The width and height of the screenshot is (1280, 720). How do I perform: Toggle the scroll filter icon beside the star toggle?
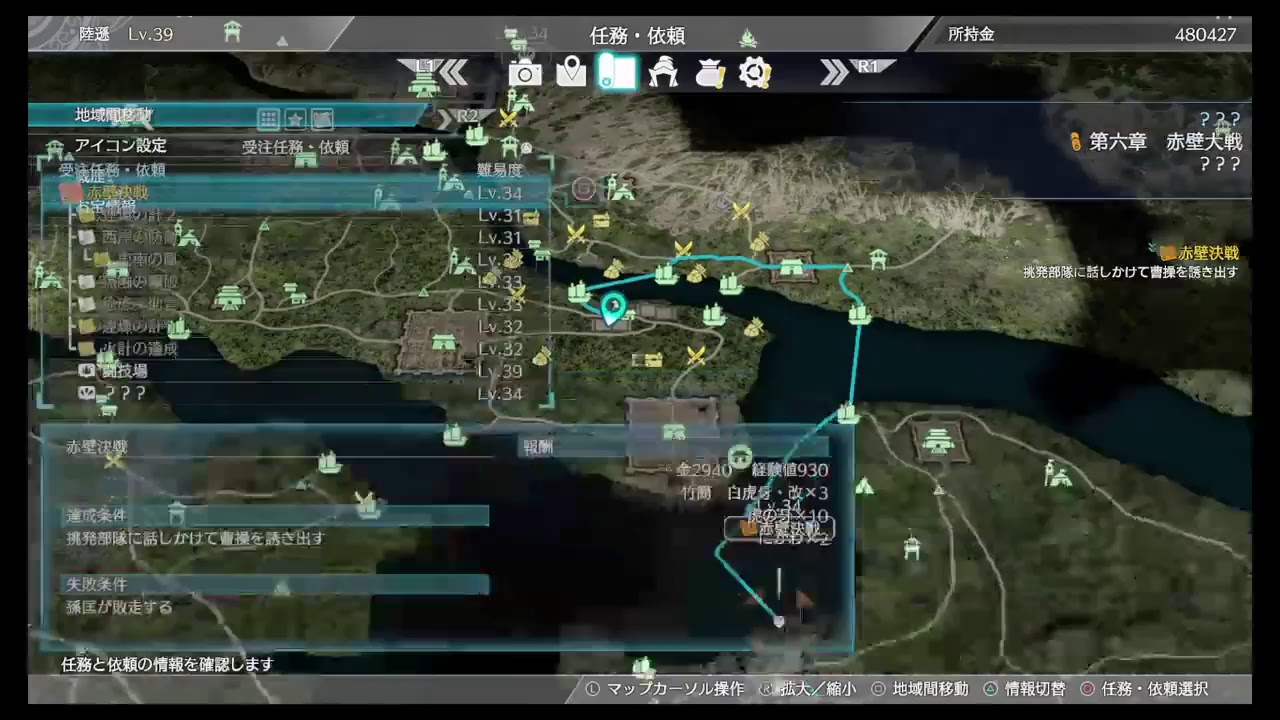pos(321,119)
